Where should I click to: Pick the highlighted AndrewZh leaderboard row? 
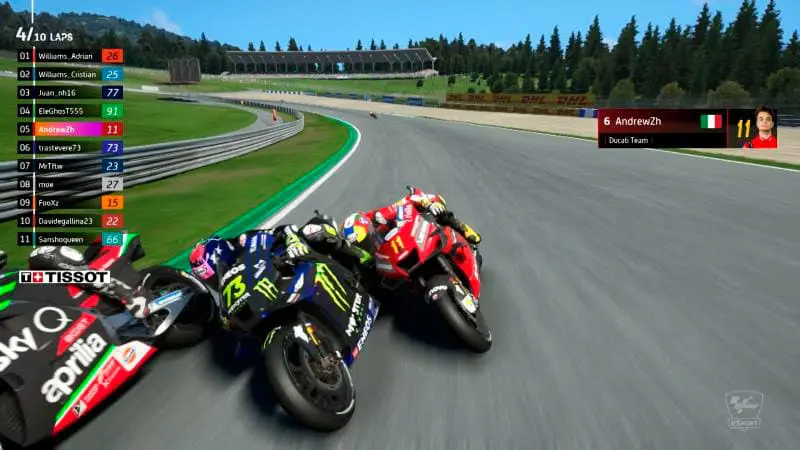pyautogui.click(x=68, y=129)
